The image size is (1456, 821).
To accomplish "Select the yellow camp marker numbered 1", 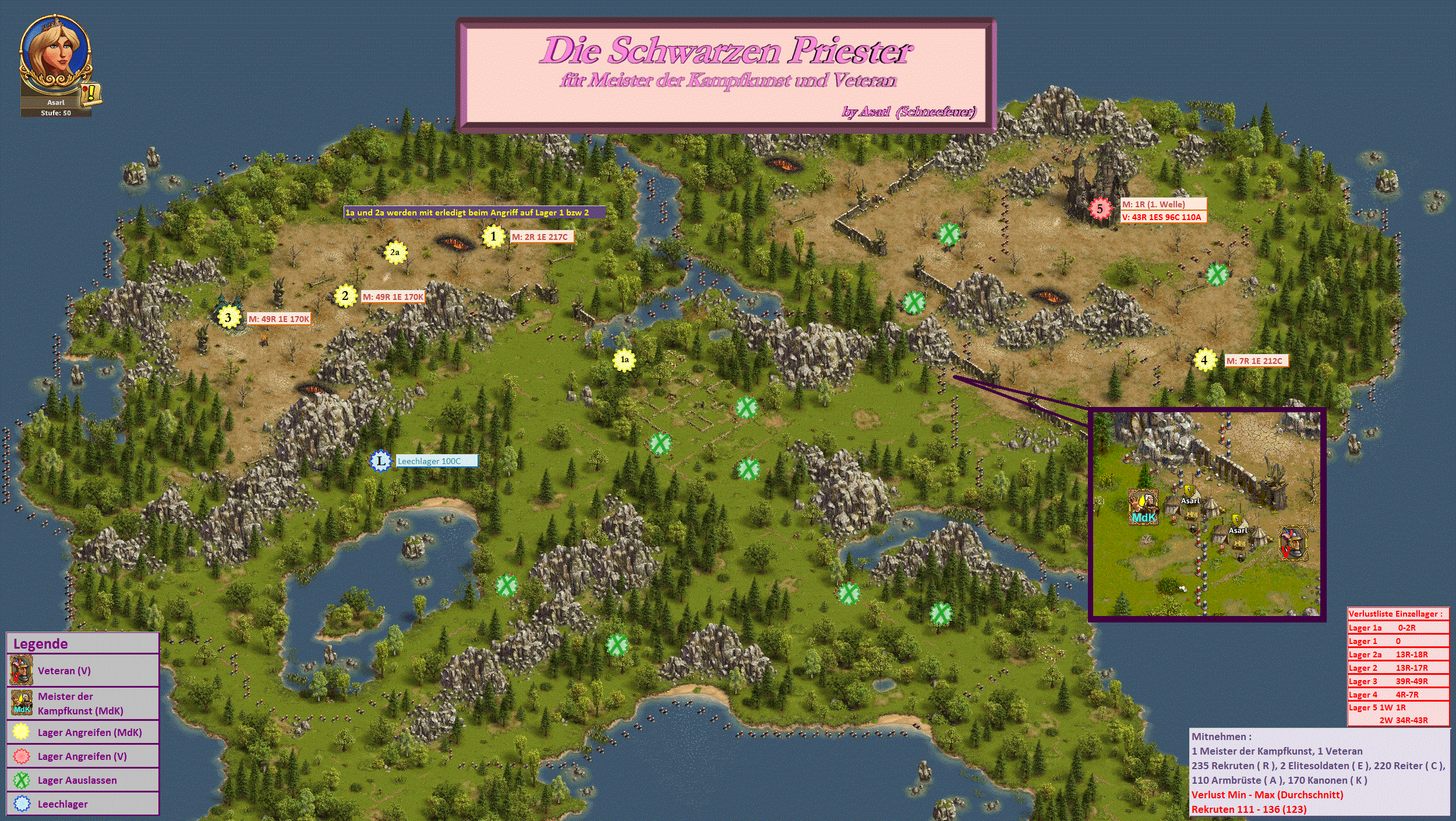I will pyautogui.click(x=493, y=236).
